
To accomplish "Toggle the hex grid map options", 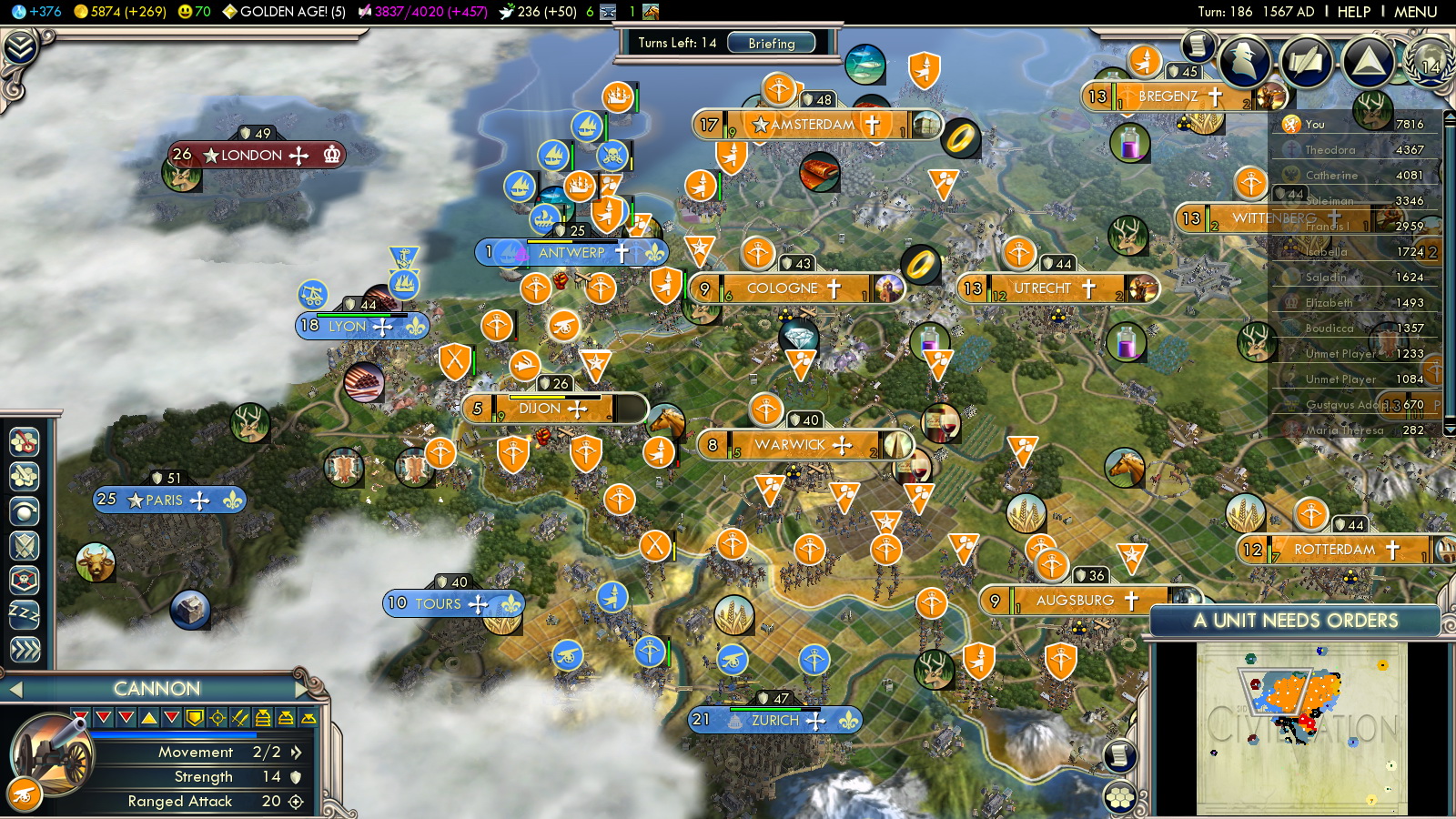I will click(x=1120, y=798).
